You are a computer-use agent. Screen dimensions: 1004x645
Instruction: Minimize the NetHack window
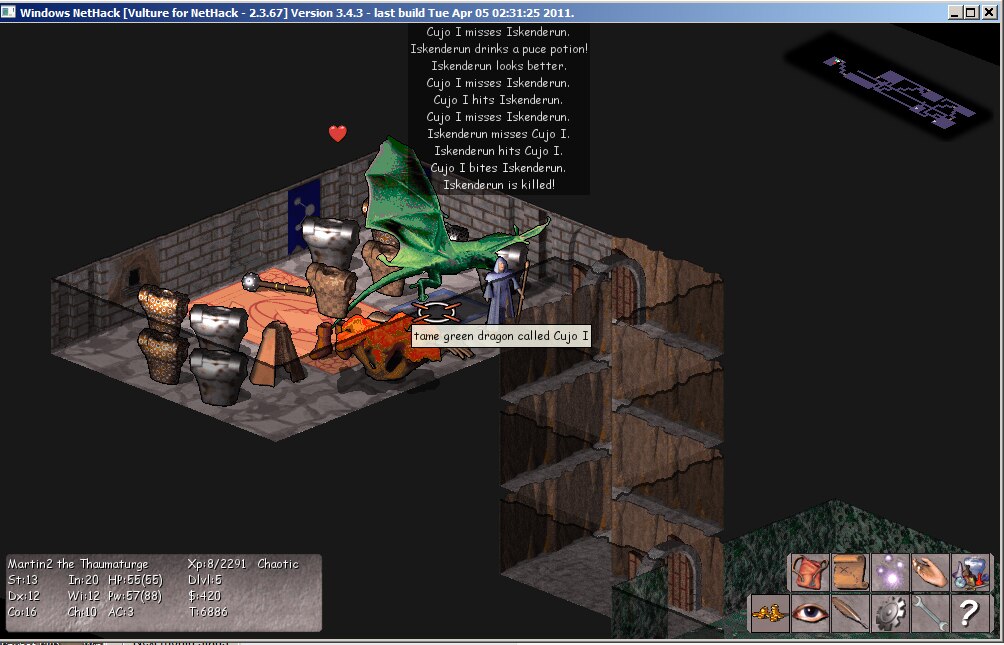point(957,12)
